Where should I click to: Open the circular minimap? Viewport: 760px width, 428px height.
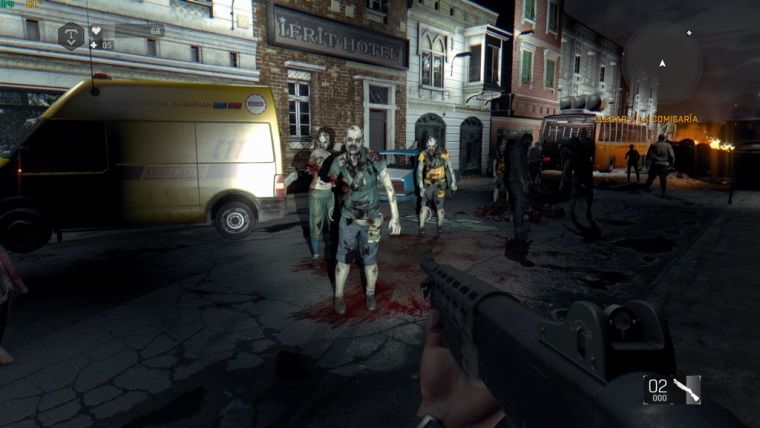[x=661, y=63]
